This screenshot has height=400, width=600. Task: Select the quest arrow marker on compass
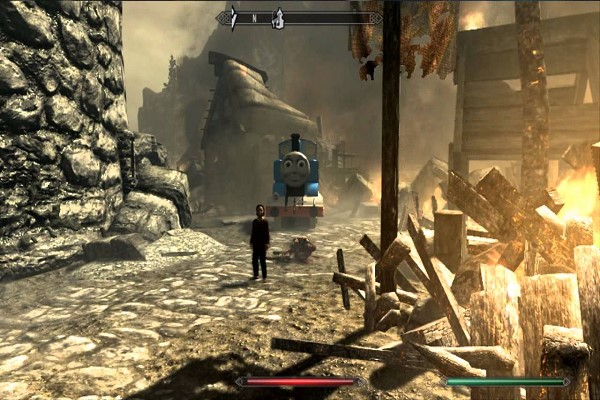tap(234, 17)
